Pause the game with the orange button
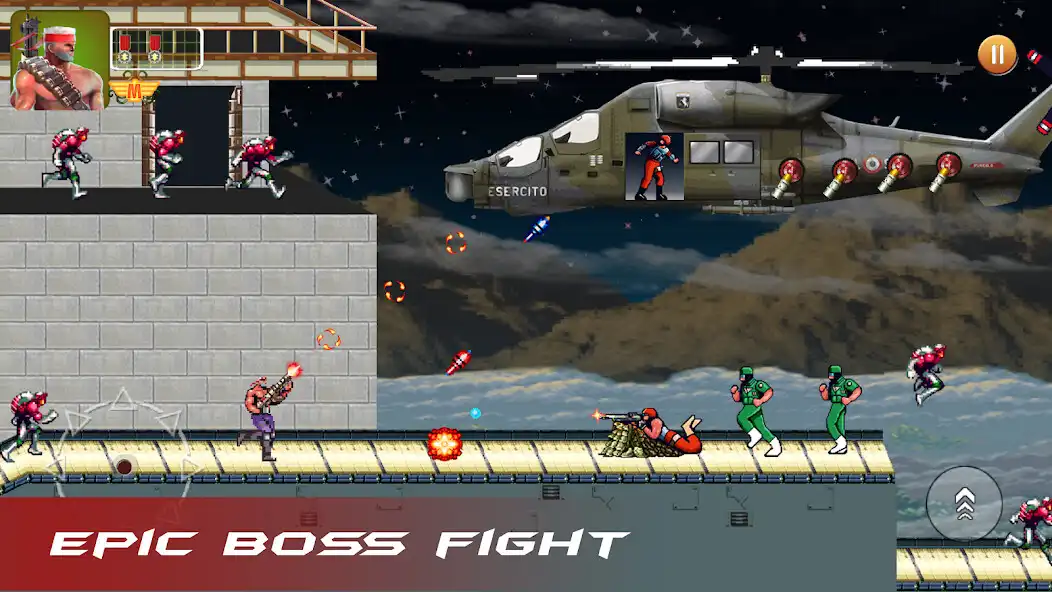Screen dimensions: 1052x592 [x=996, y=54]
